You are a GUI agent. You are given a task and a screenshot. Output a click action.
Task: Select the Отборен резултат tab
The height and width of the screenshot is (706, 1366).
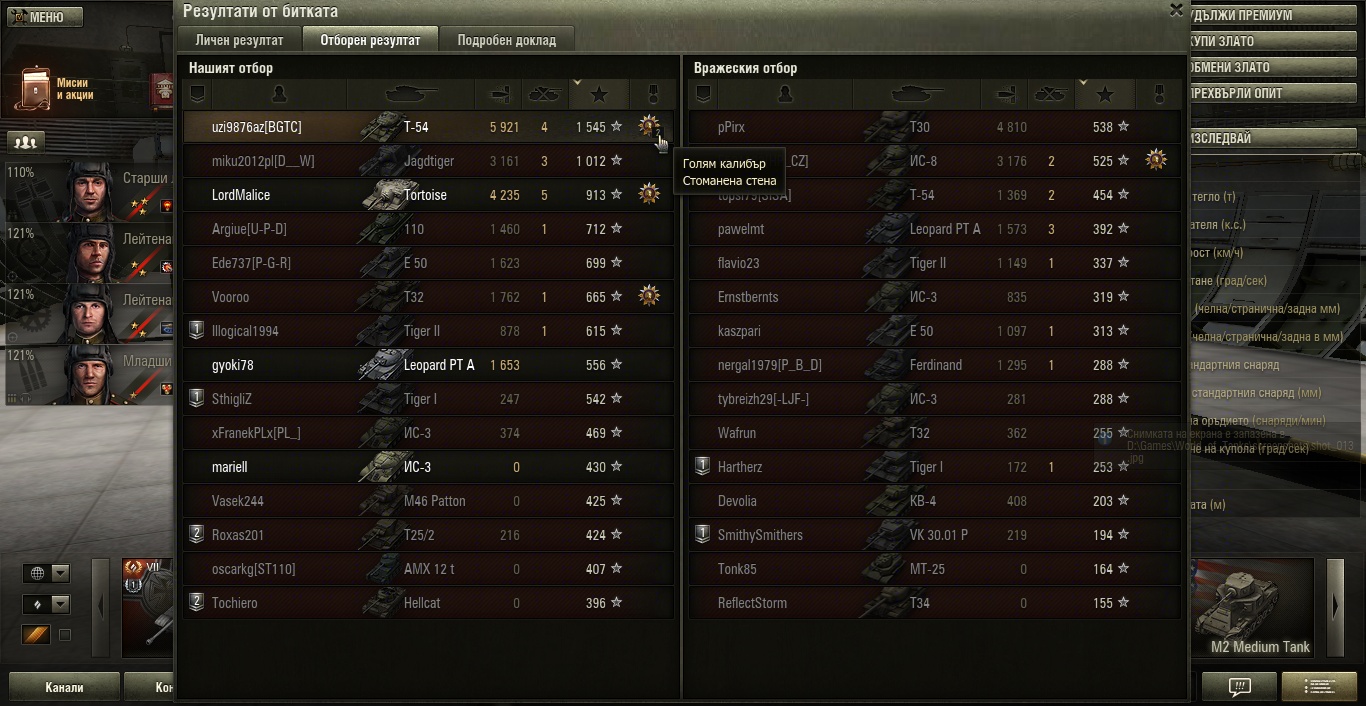(x=370, y=40)
